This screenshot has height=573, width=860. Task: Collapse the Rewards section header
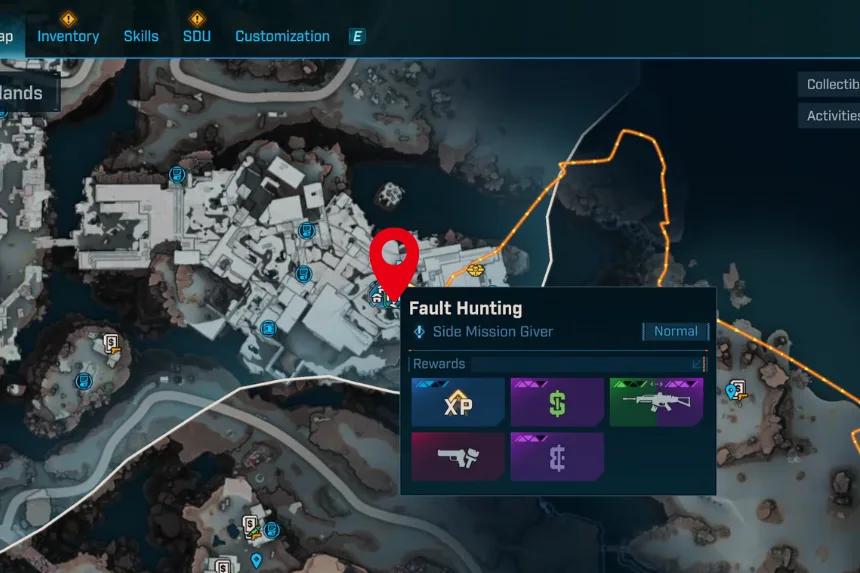(697, 364)
